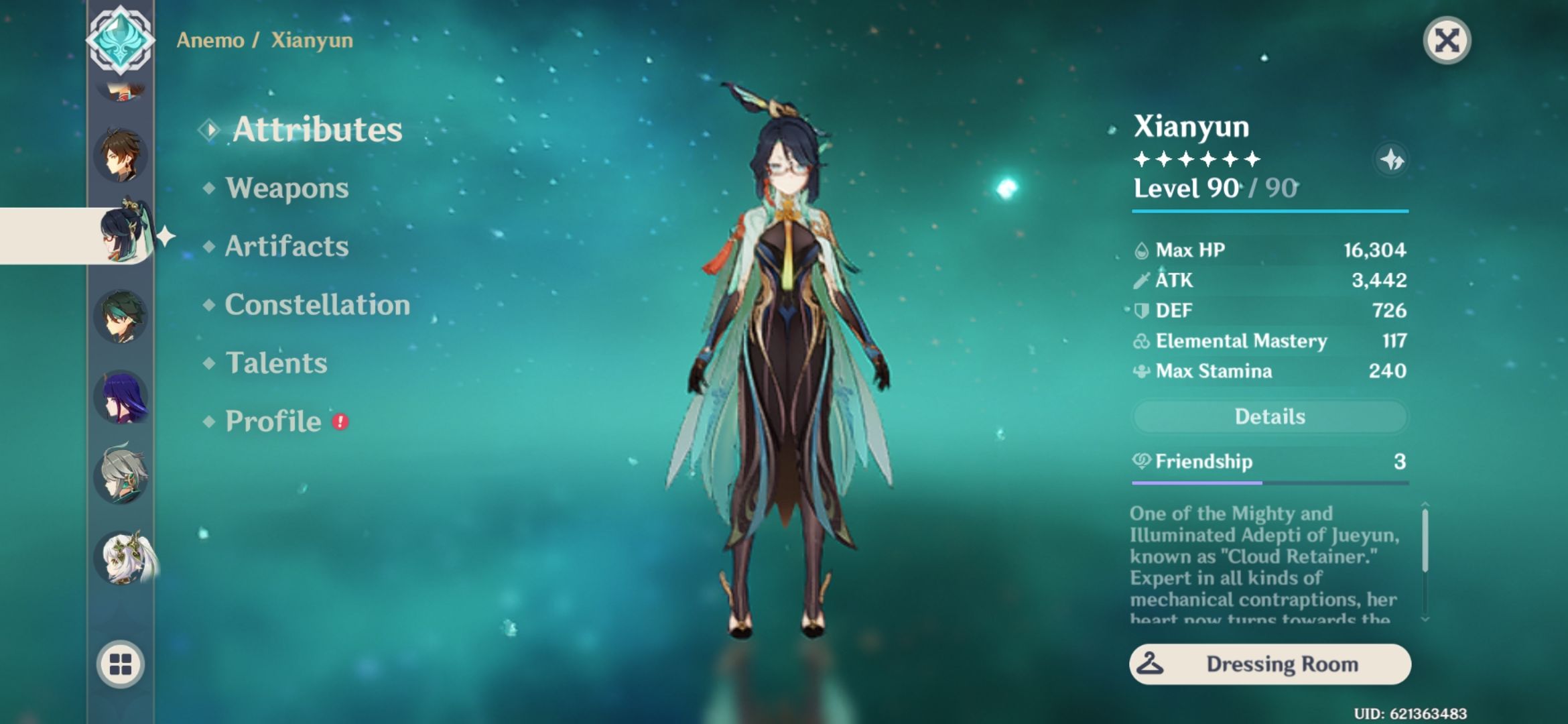Image resolution: width=1568 pixels, height=724 pixels.
Task: Click the ATK sword stat icon
Action: 1141,280
